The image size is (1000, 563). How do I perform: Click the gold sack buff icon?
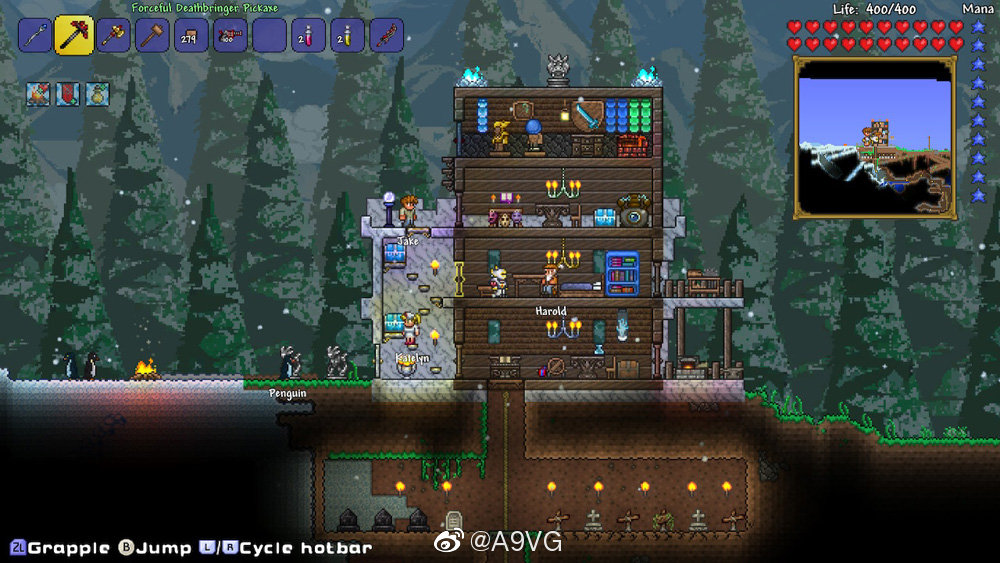[97, 94]
